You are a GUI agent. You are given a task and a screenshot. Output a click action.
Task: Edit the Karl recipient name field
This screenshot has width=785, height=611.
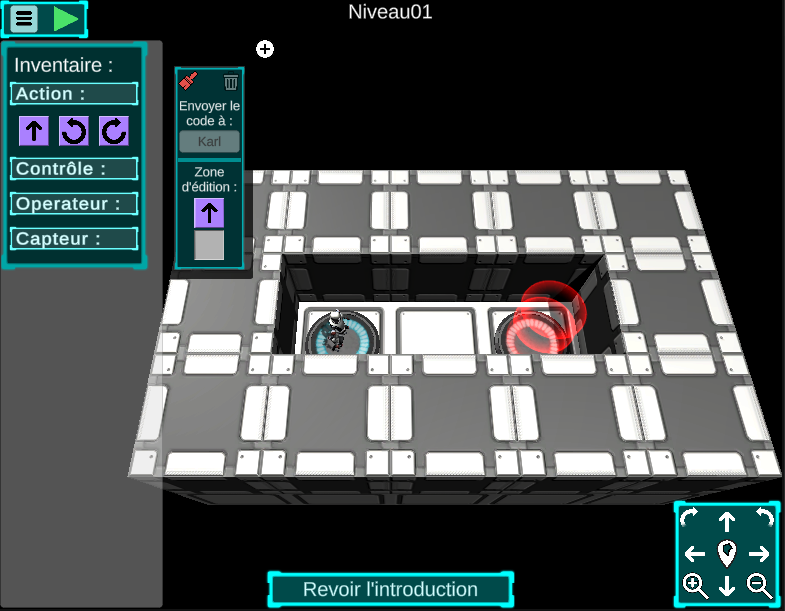point(209,141)
